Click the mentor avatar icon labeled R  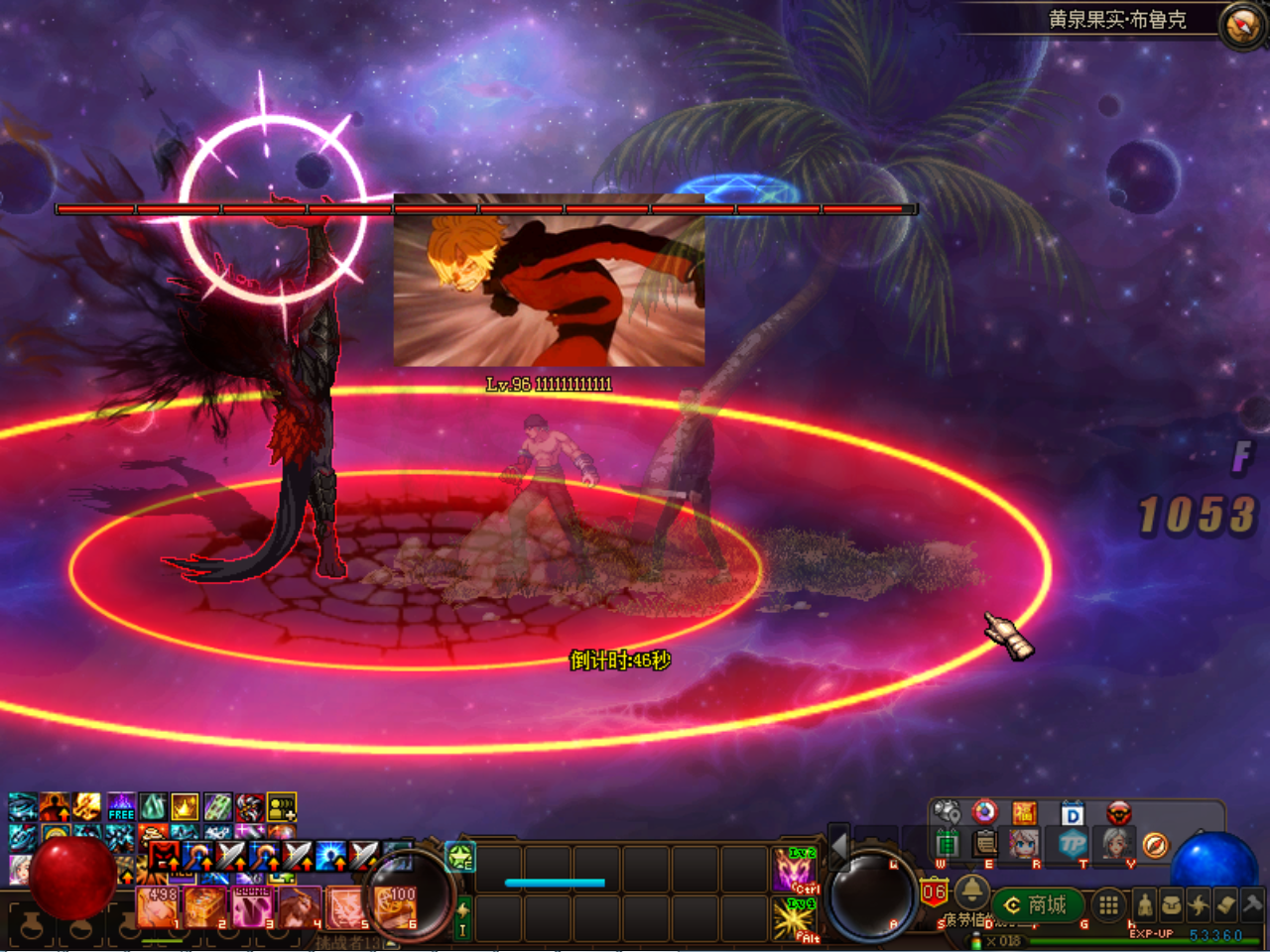pos(1024,845)
